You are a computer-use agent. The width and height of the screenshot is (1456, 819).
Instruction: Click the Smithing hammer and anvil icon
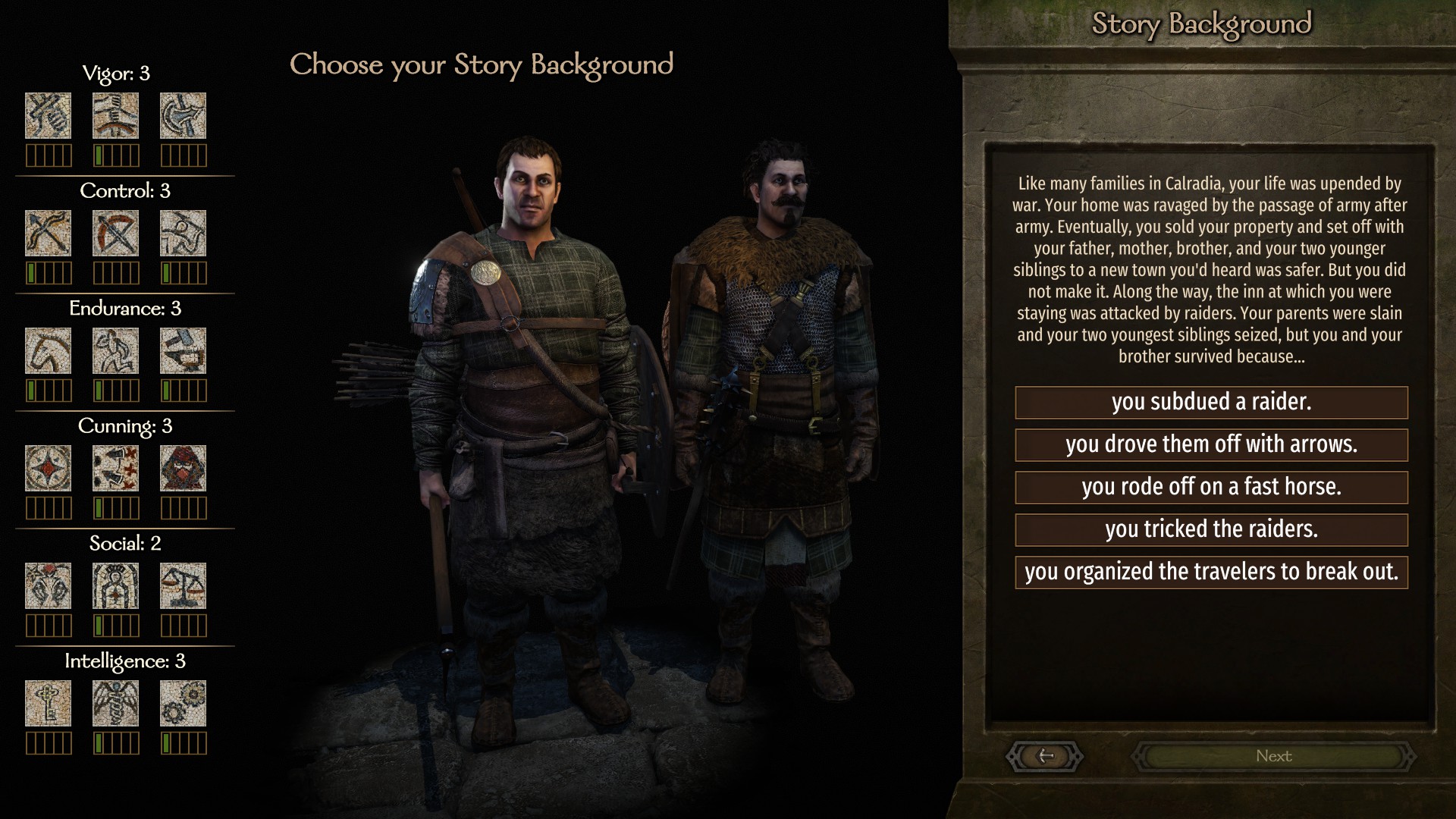point(183,350)
